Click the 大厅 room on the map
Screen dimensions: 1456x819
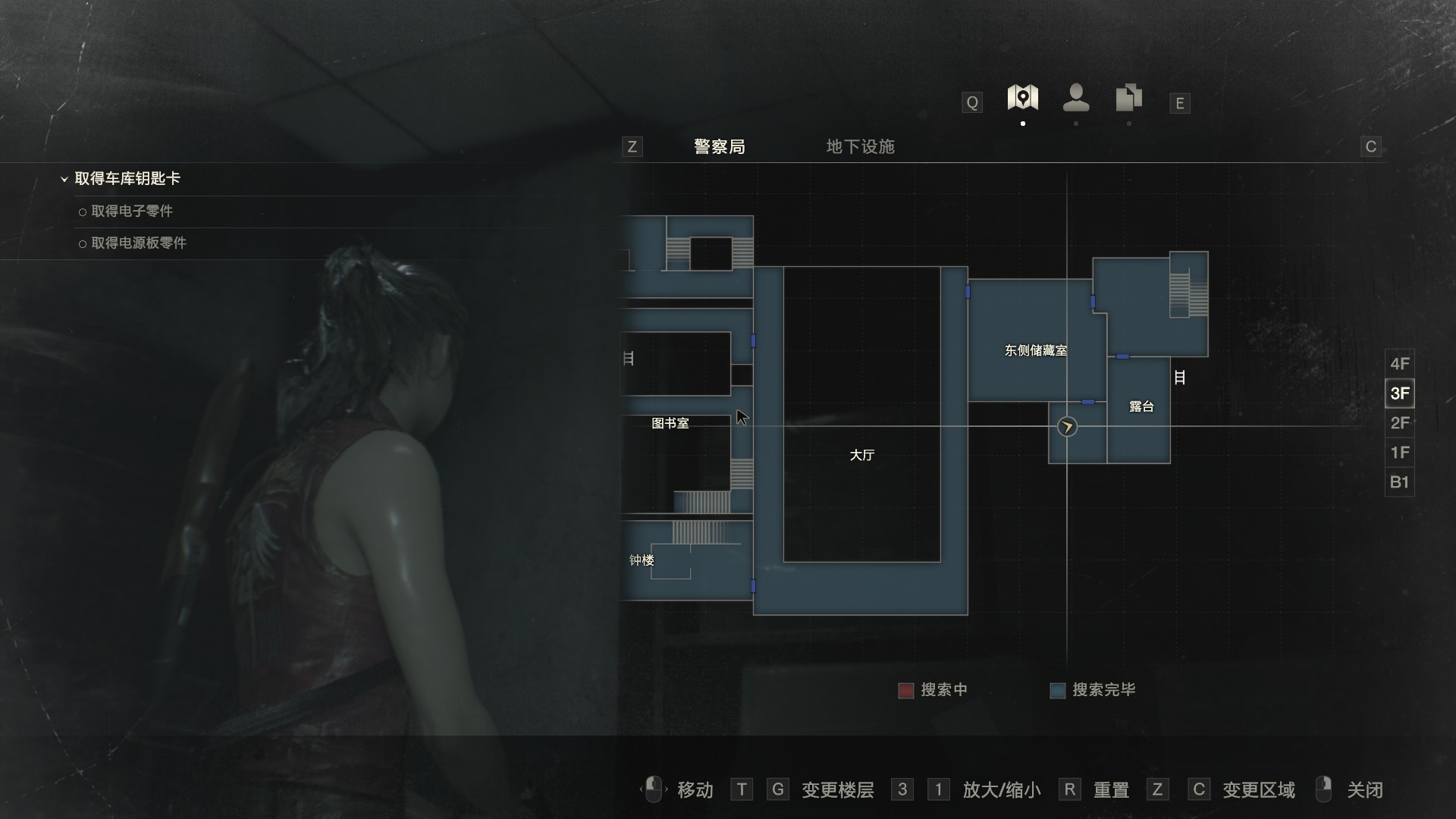861,455
